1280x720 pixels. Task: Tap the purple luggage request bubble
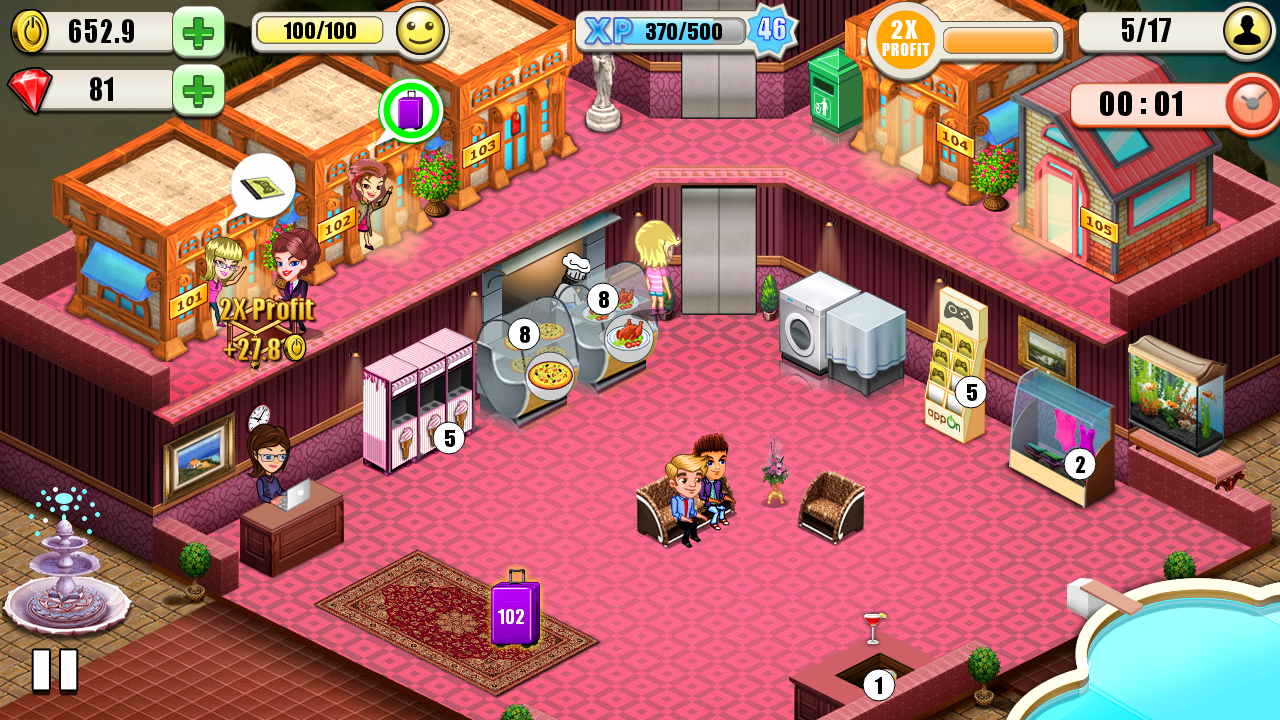(x=410, y=110)
